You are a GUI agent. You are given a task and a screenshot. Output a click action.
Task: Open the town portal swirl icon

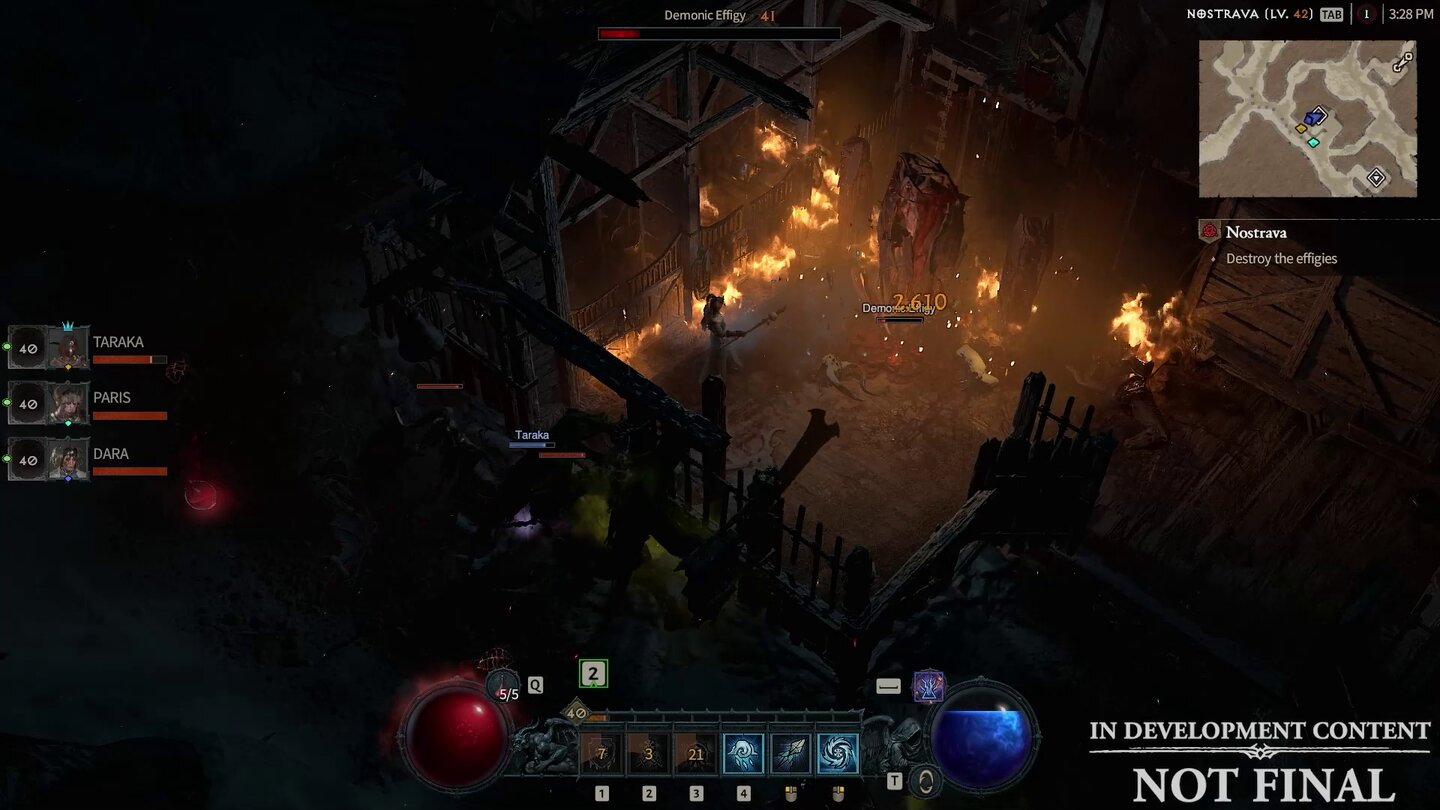(927, 780)
